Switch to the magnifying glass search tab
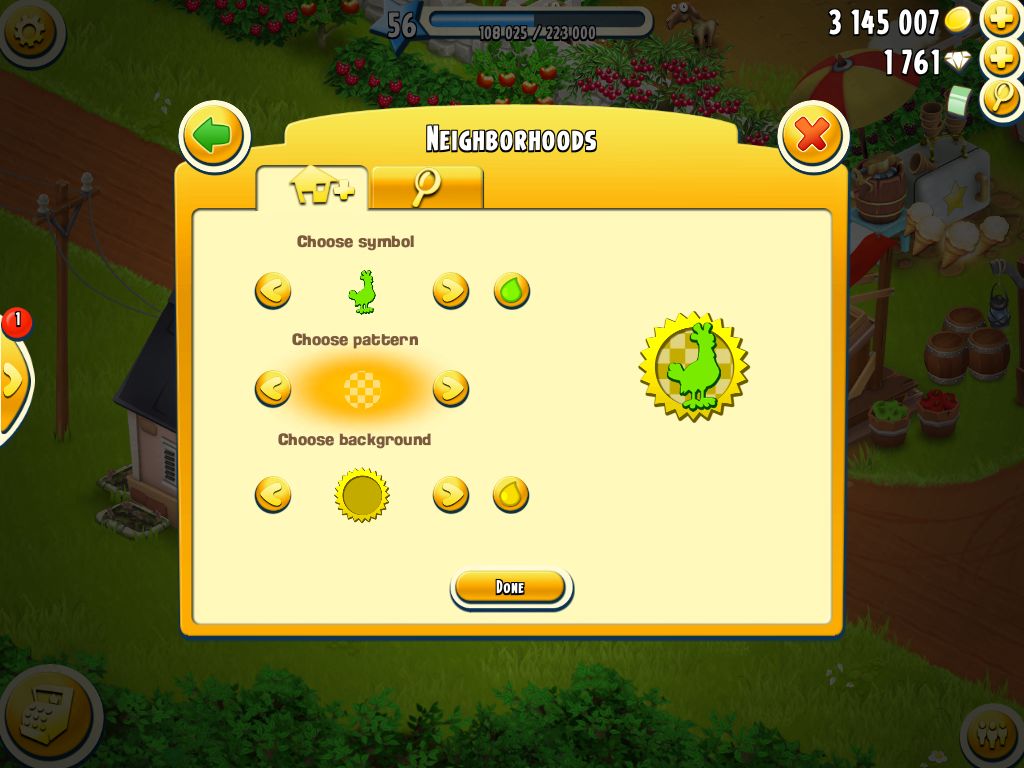1024x768 pixels. pyautogui.click(x=427, y=188)
